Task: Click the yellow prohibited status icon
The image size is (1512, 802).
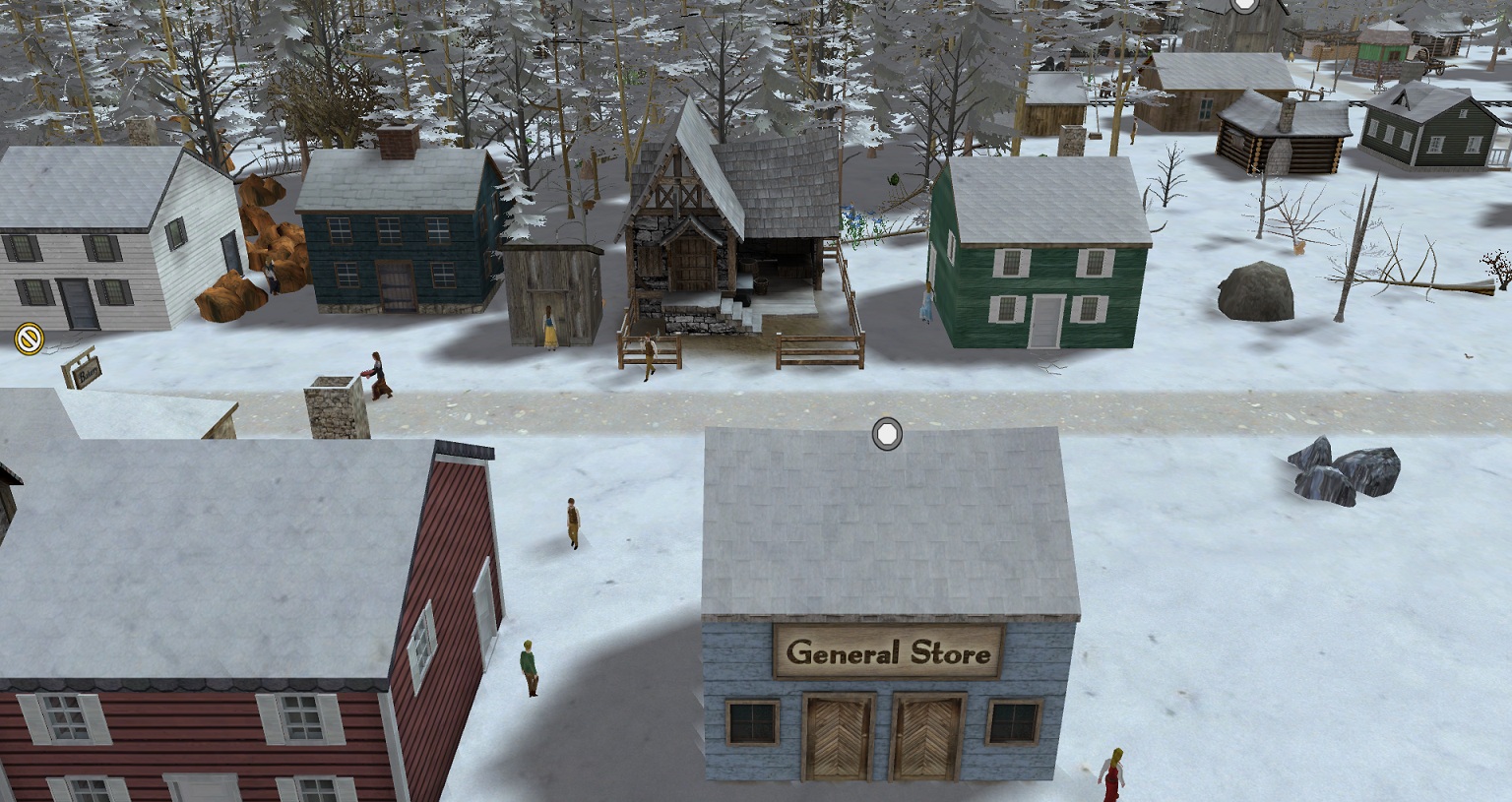Action: [30, 339]
